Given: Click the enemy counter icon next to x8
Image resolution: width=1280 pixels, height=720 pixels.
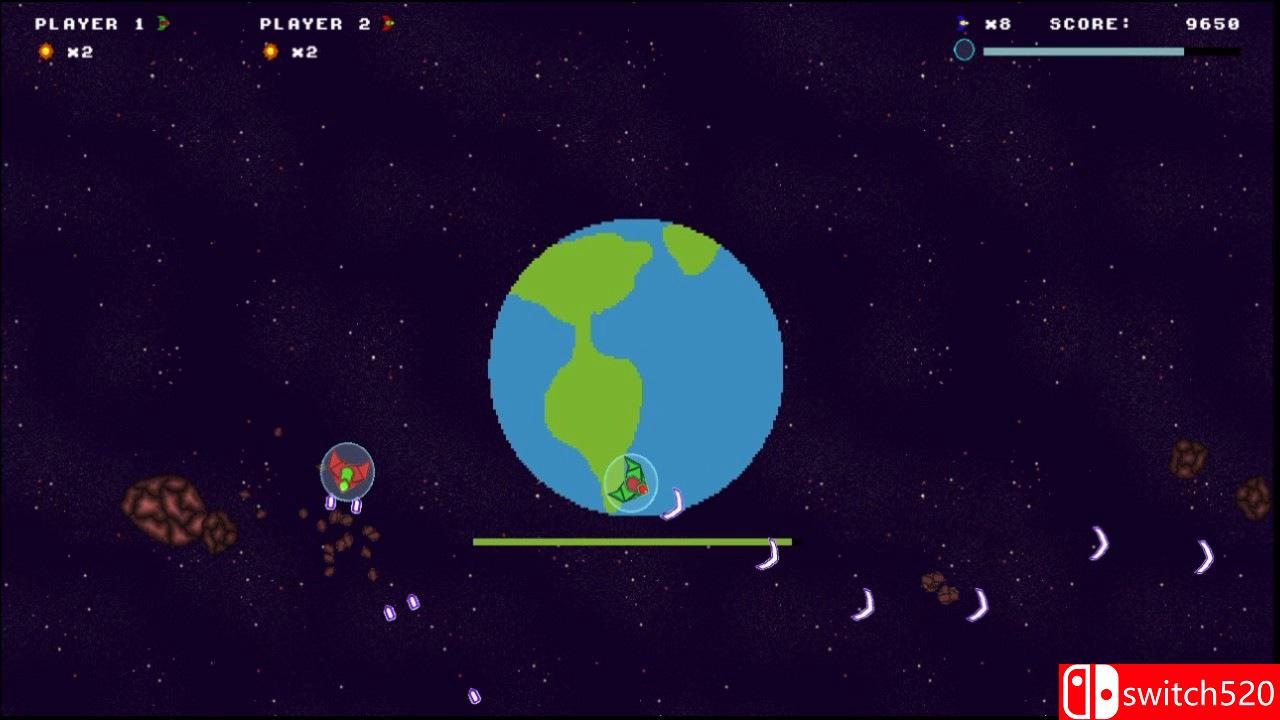Looking at the screenshot, I should (962, 23).
